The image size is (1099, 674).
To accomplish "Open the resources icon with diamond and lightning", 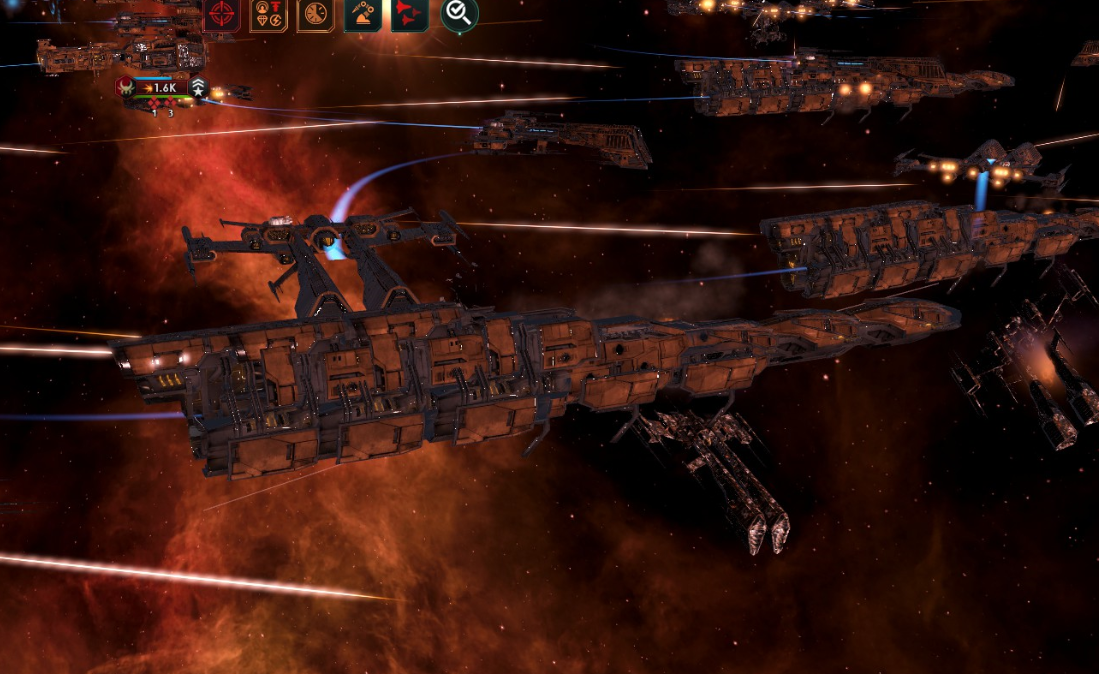I will [268, 14].
